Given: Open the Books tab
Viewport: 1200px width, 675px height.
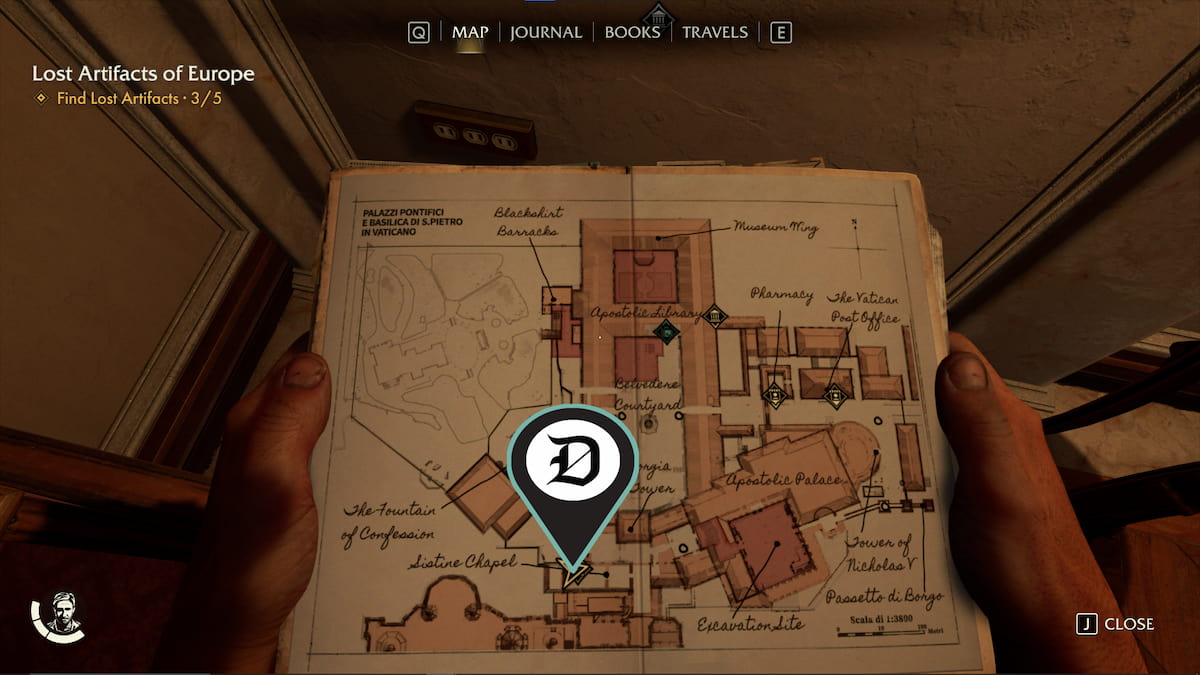Looking at the screenshot, I should coord(632,32).
